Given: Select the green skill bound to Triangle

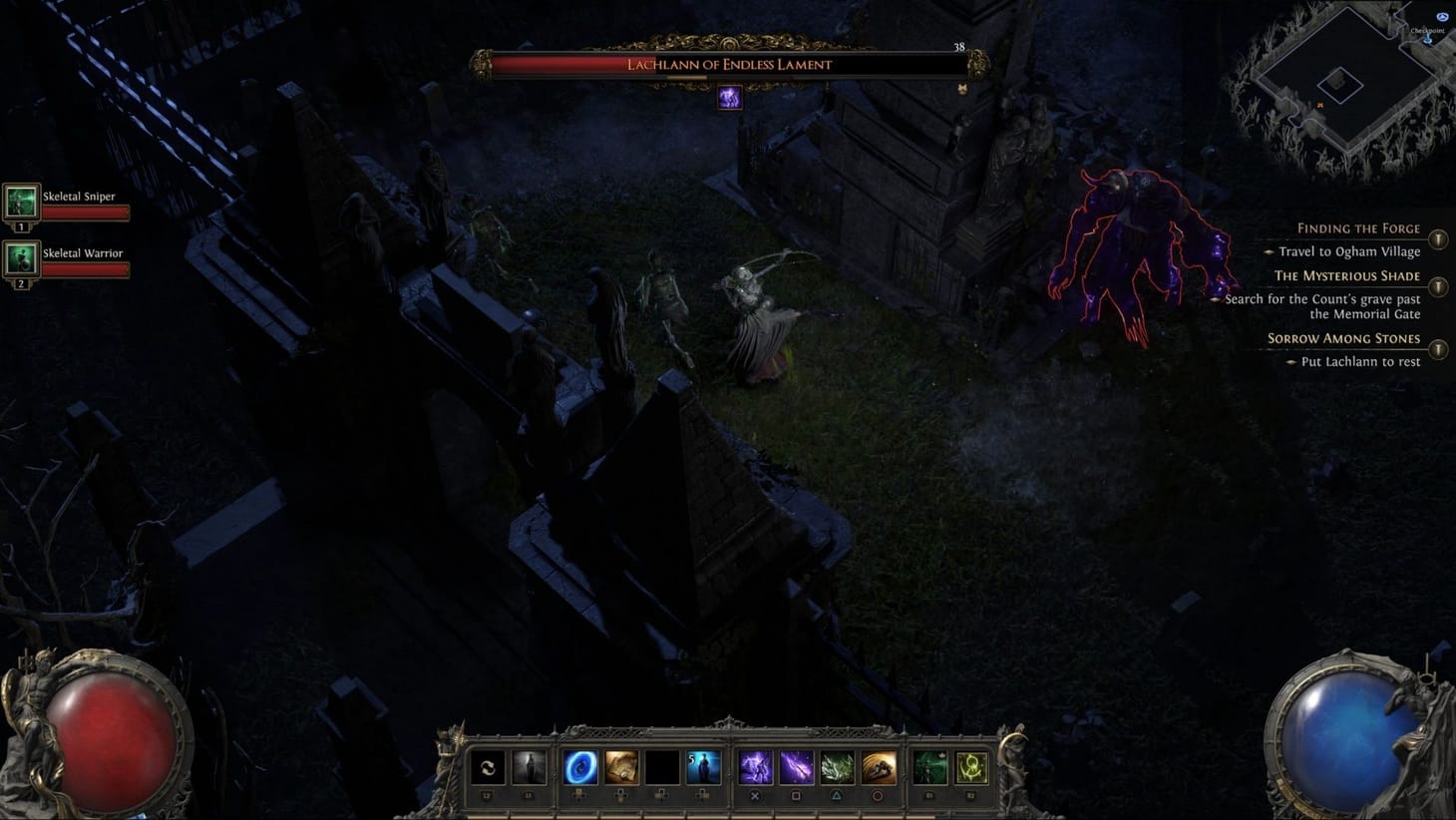Looking at the screenshot, I should click(x=838, y=766).
